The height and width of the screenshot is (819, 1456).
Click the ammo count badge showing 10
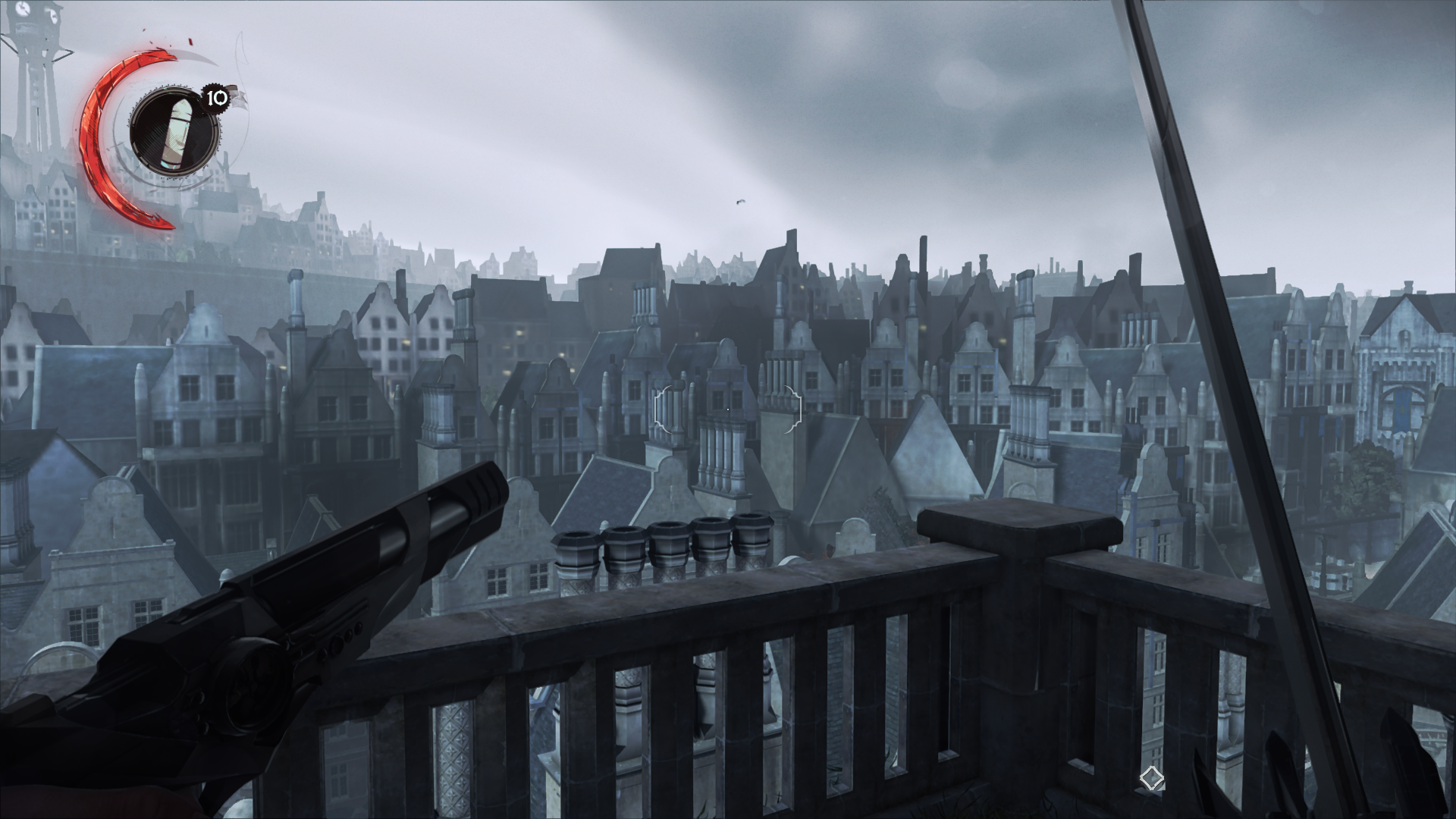[x=215, y=98]
